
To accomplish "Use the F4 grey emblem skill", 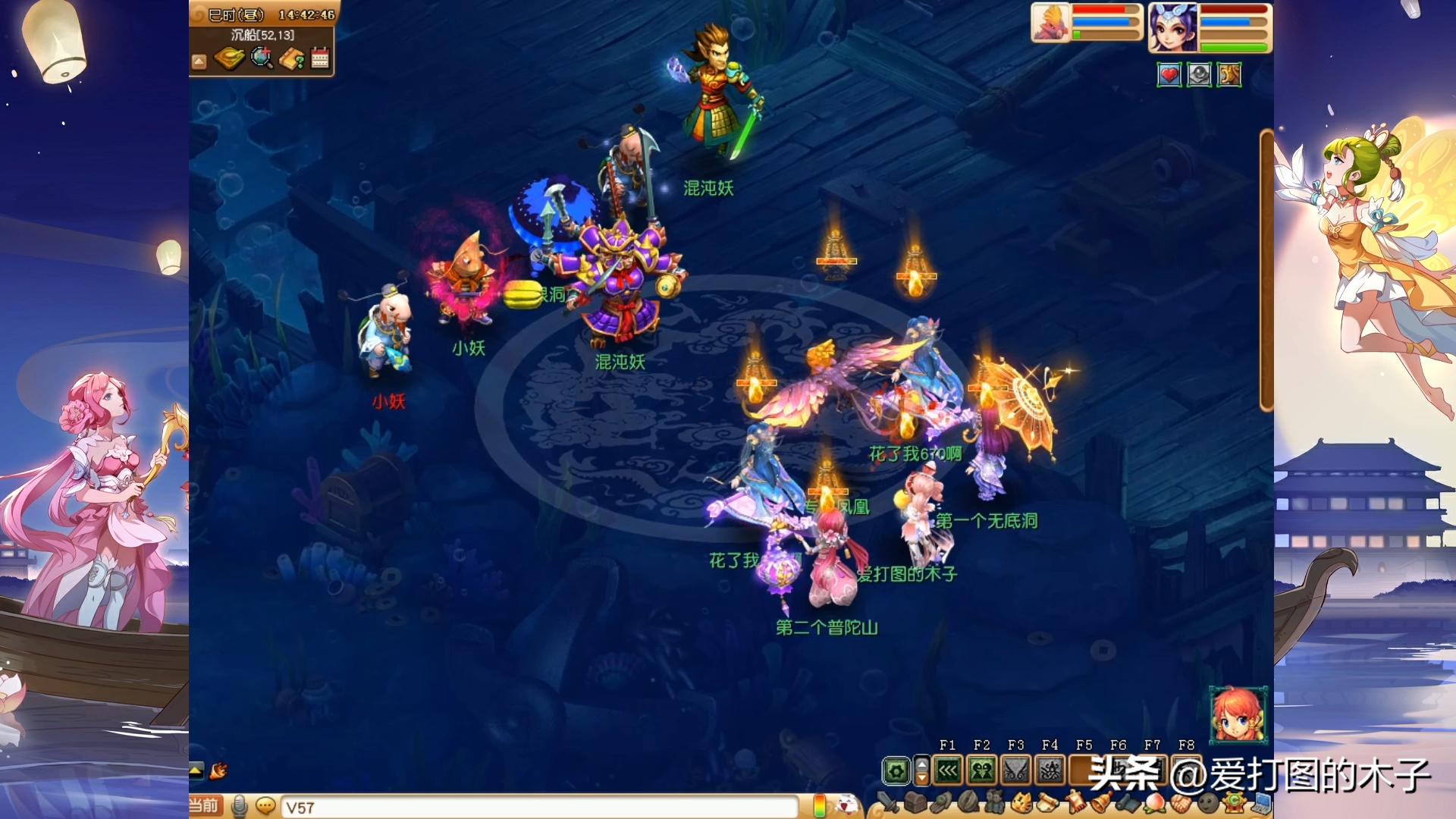I will [x=1050, y=771].
